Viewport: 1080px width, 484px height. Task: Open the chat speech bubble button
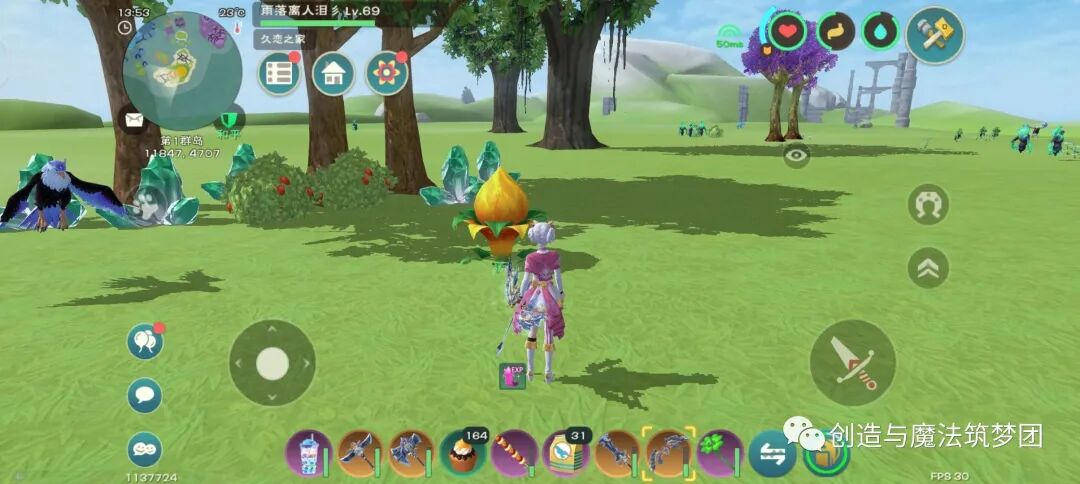pyautogui.click(x=145, y=395)
